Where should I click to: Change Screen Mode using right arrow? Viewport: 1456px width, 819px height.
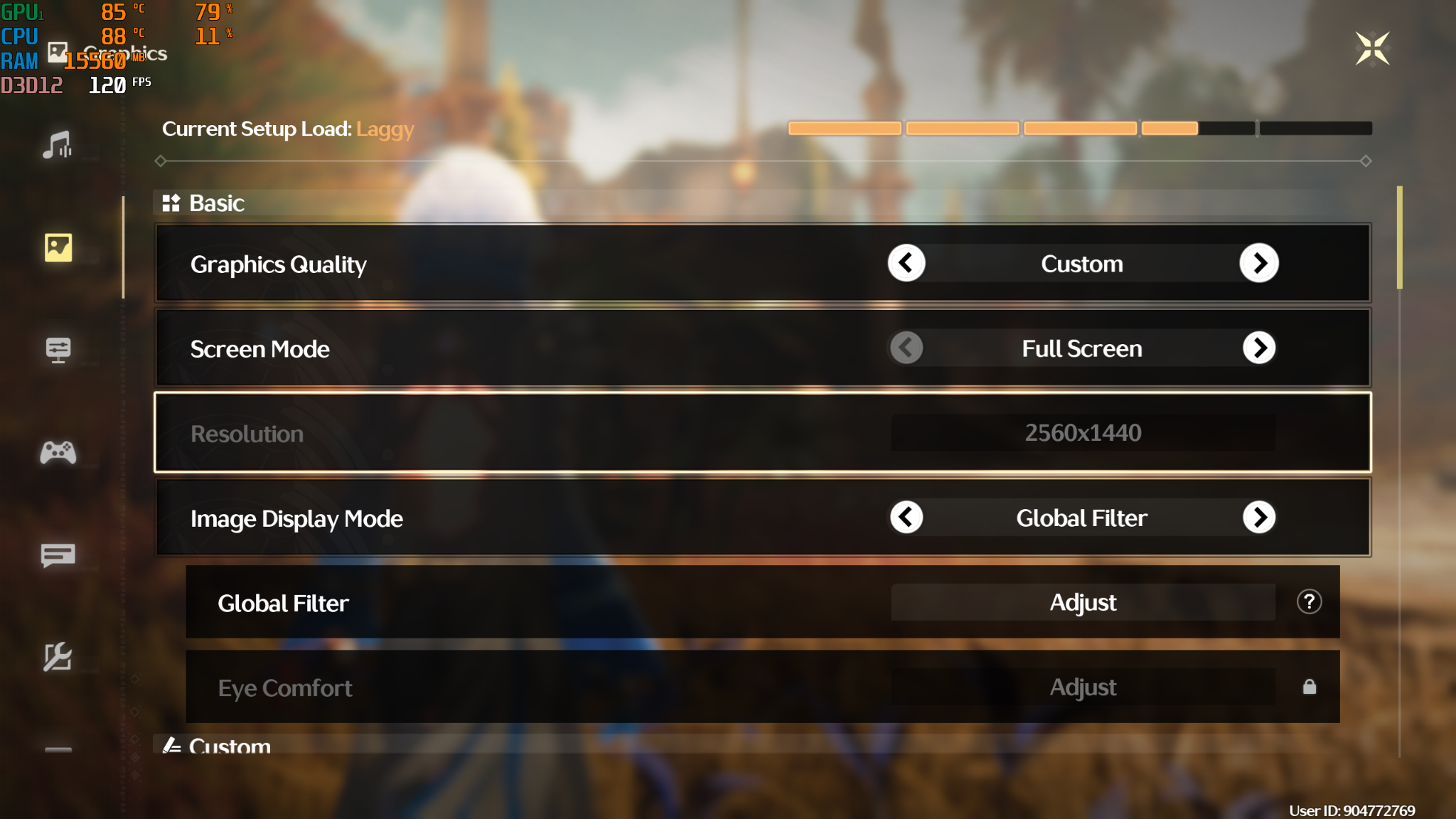coord(1259,348)
